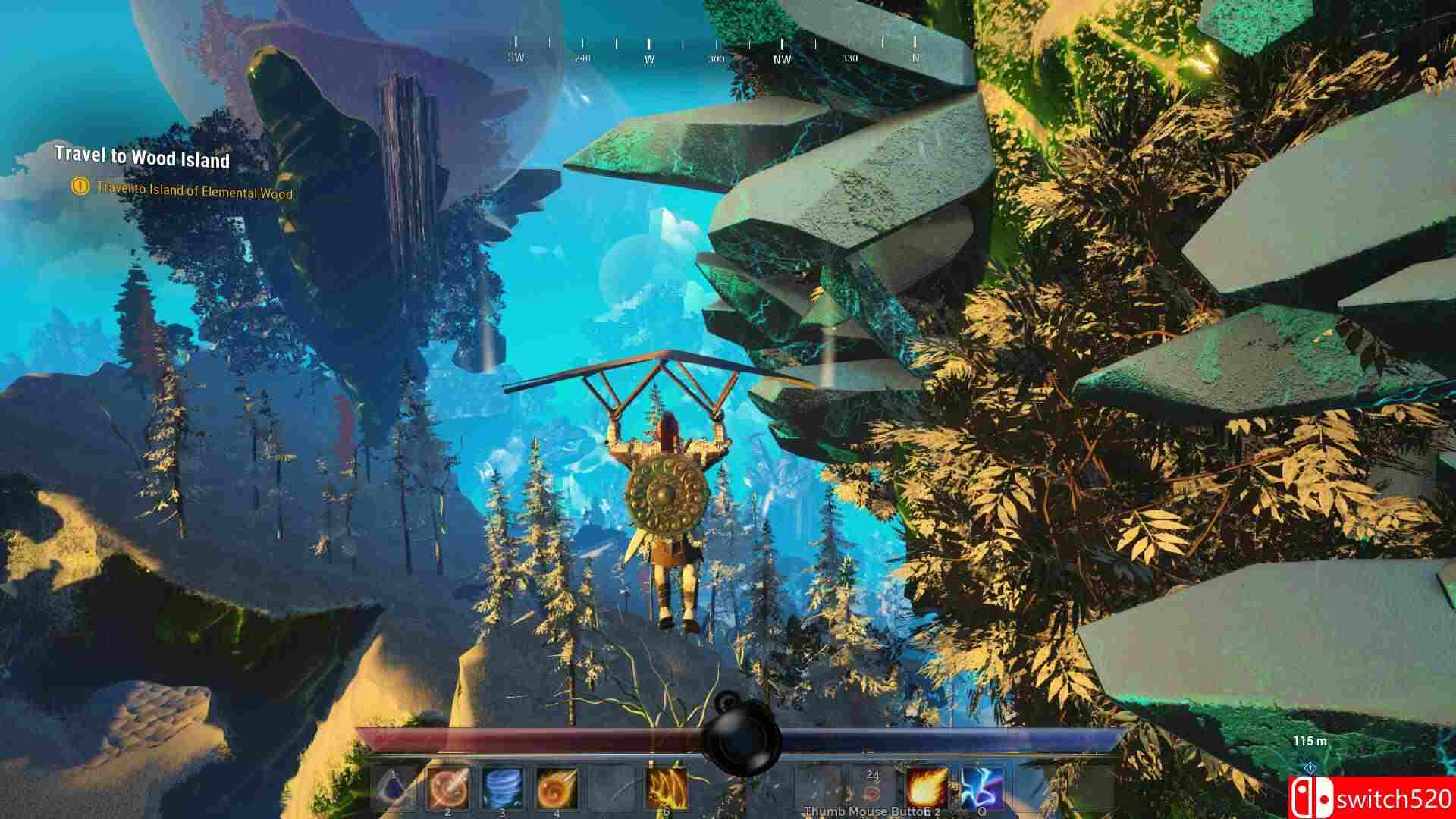This screenshot has width=1456, height=819.
Task: Click the blue diamond waypoint marker
Action: [1310, 768]
